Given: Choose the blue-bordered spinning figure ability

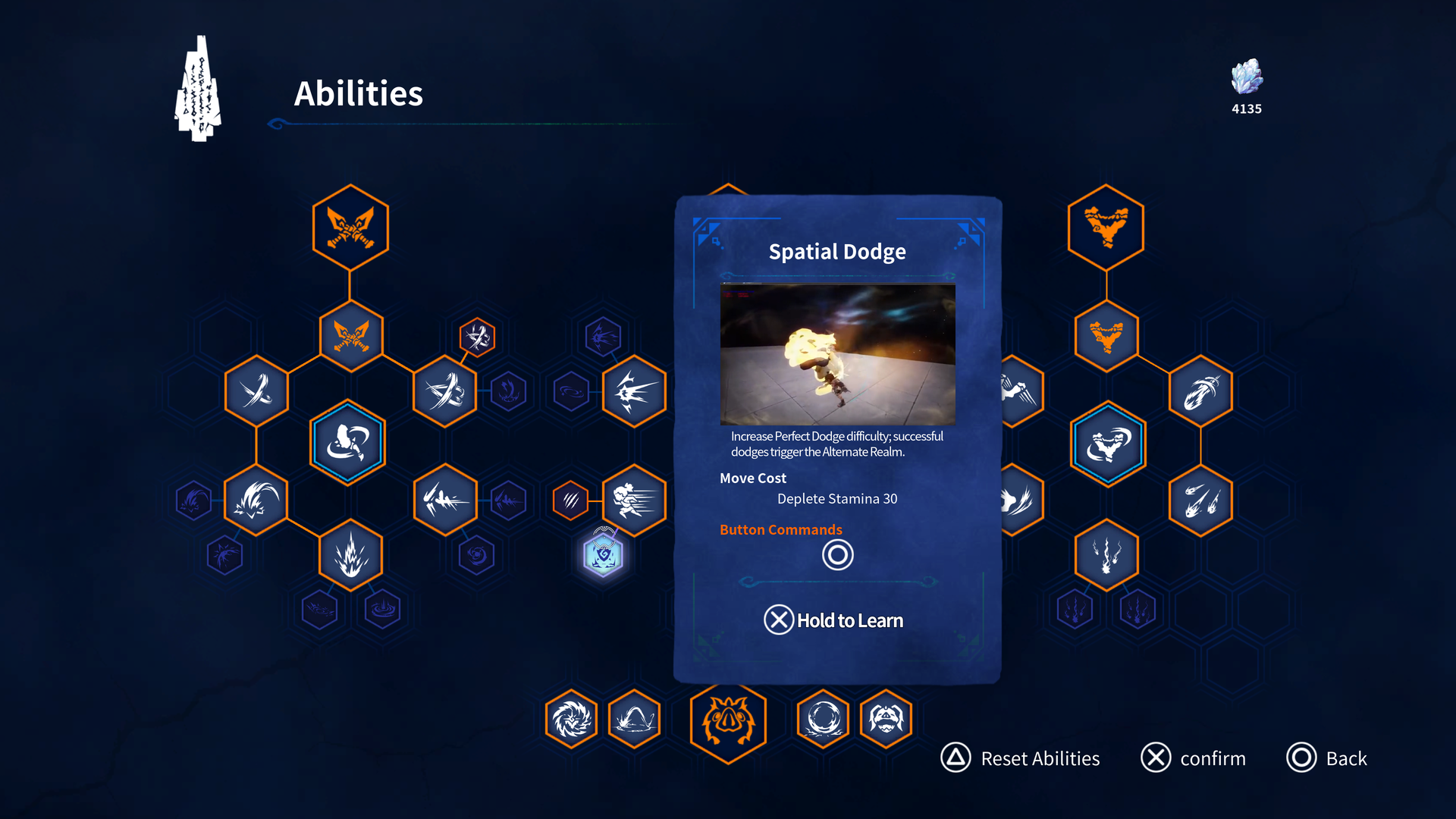Looking at the screenshot, I should tap(348, 443).
